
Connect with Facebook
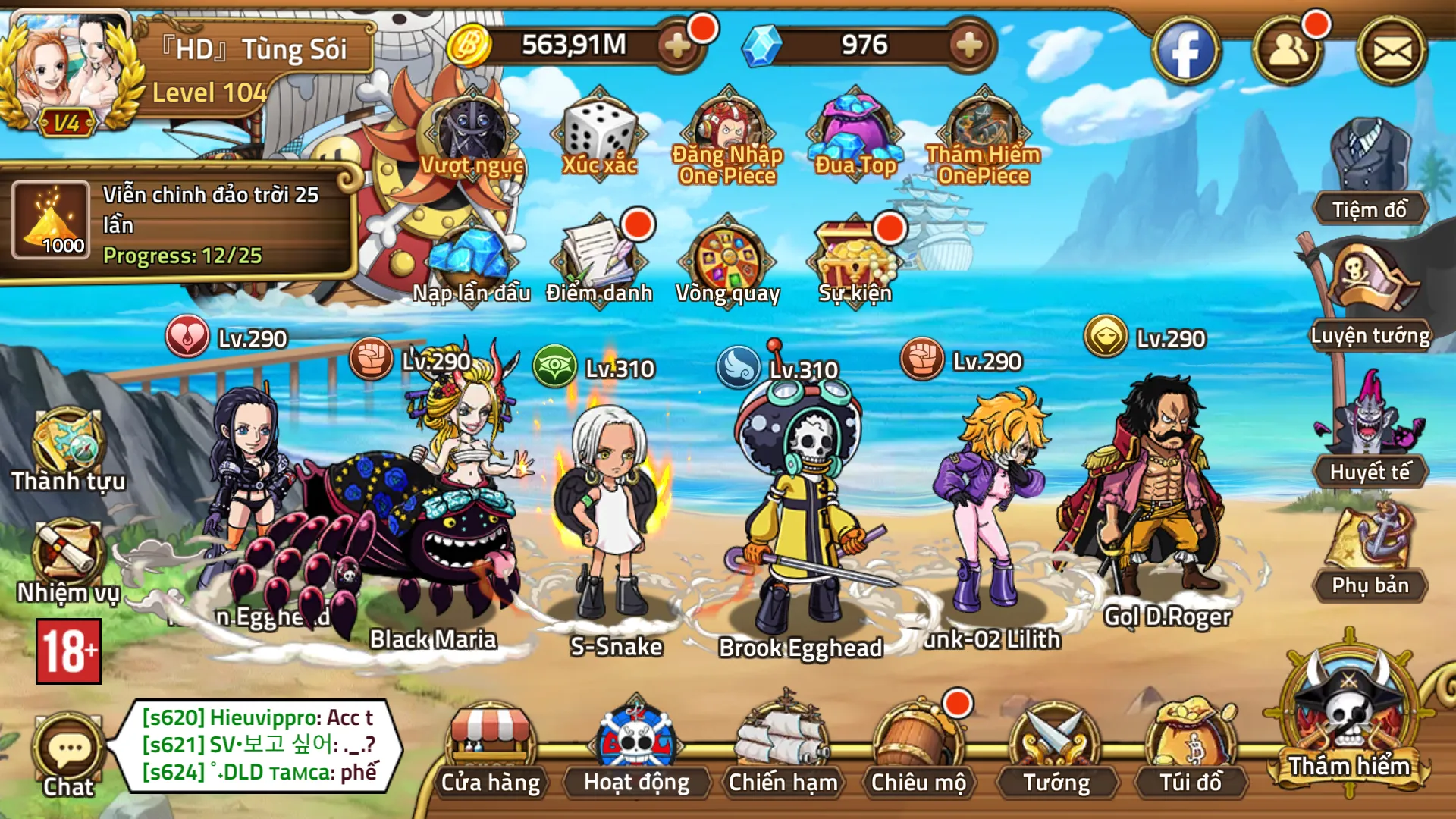tap(1188, 49)
